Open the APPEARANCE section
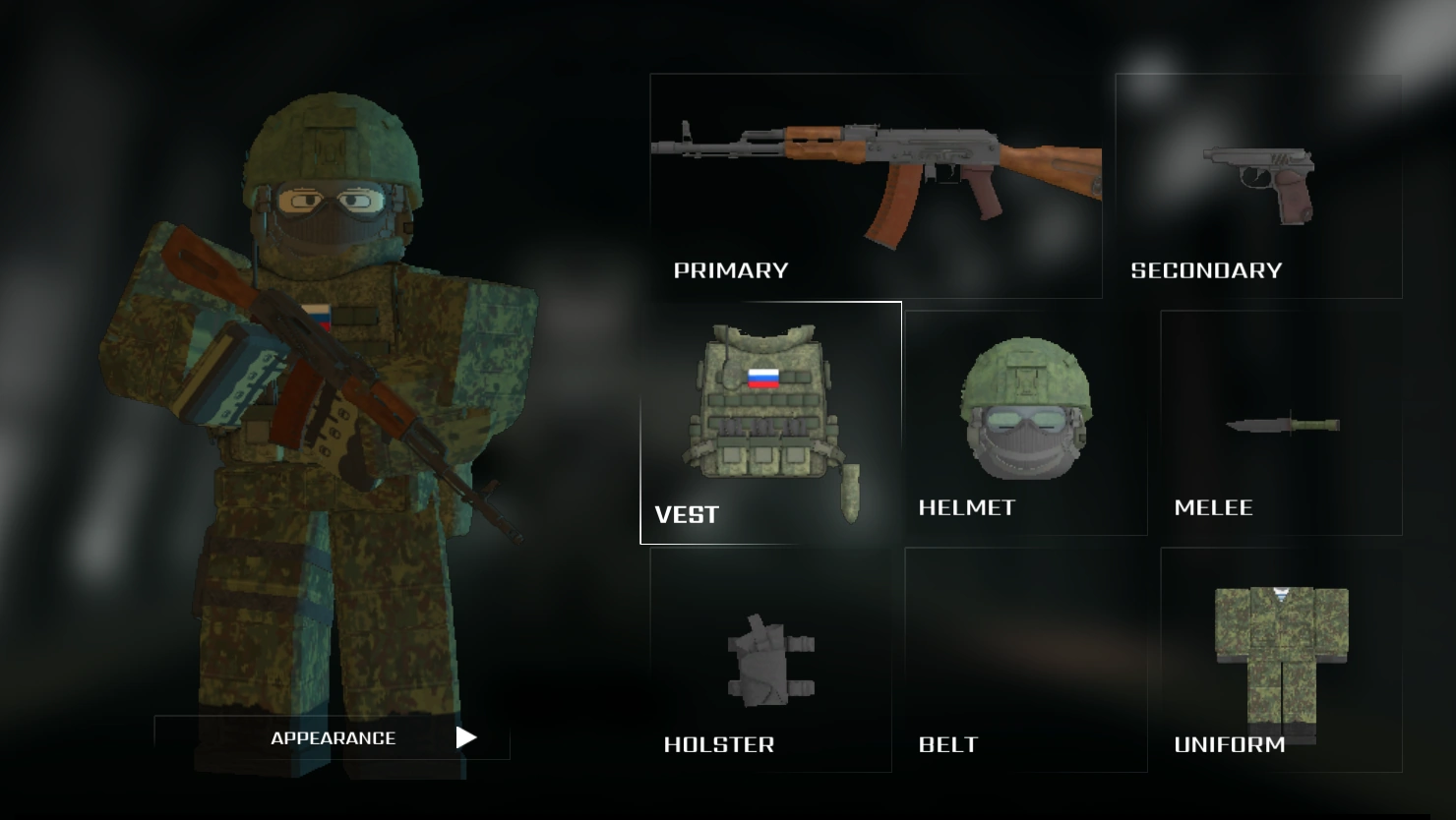Screen dimensions: 1456x820 pos(334,737)
